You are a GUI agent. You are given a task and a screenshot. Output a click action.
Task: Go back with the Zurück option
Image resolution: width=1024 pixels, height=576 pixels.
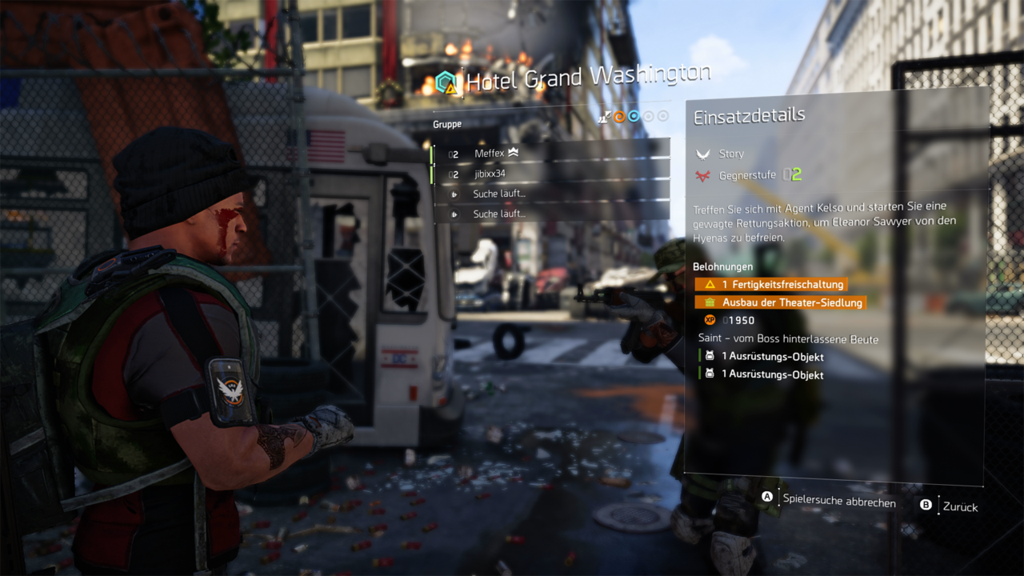(959, 506)
